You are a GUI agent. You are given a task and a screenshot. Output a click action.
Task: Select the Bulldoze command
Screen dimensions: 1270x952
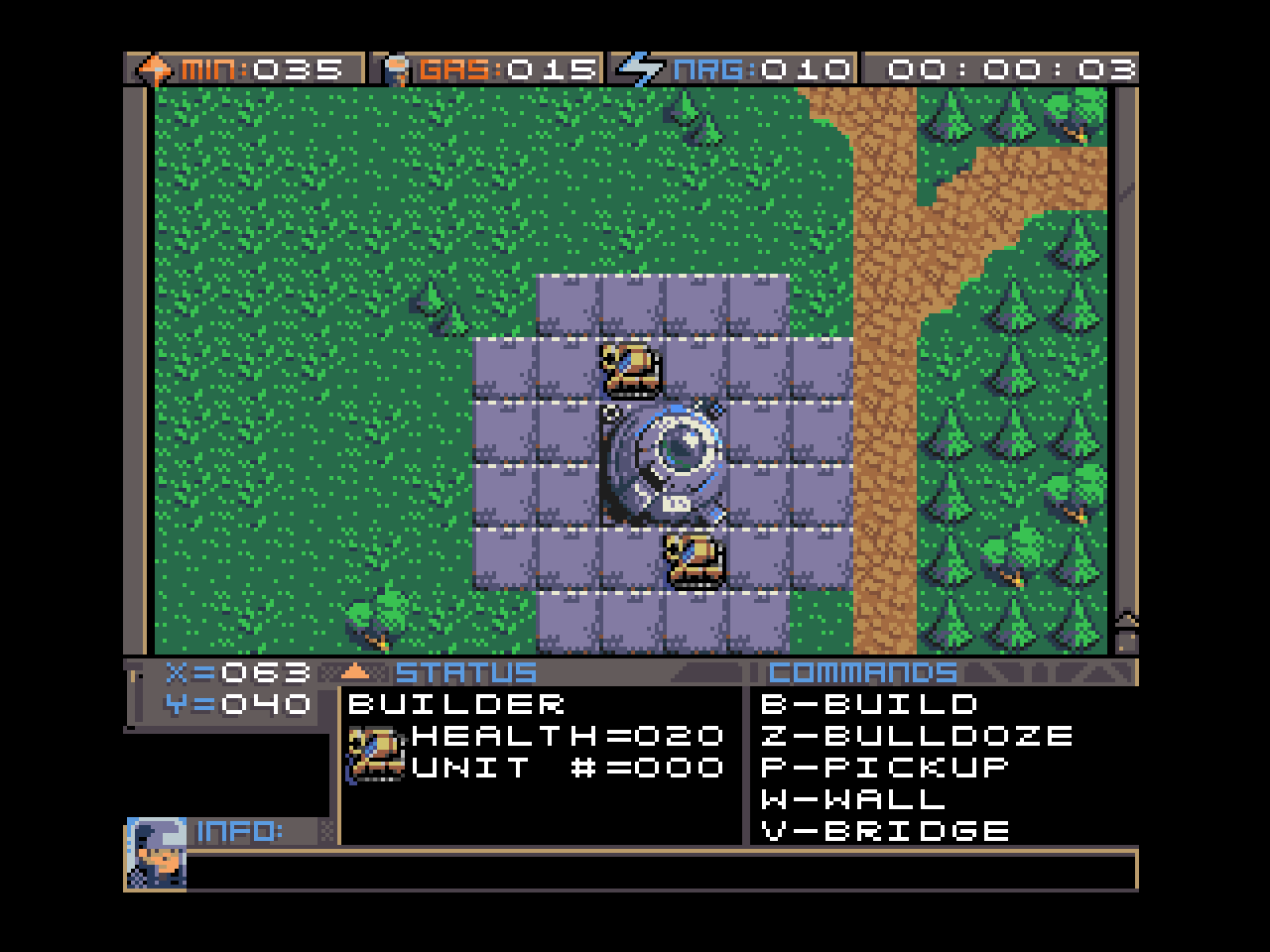tap(917, 736)
